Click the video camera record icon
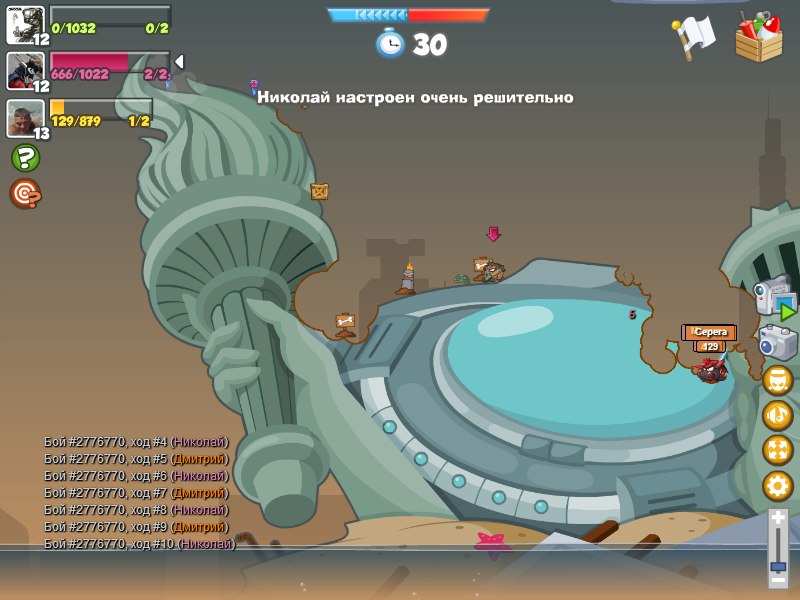 (774, 298)
